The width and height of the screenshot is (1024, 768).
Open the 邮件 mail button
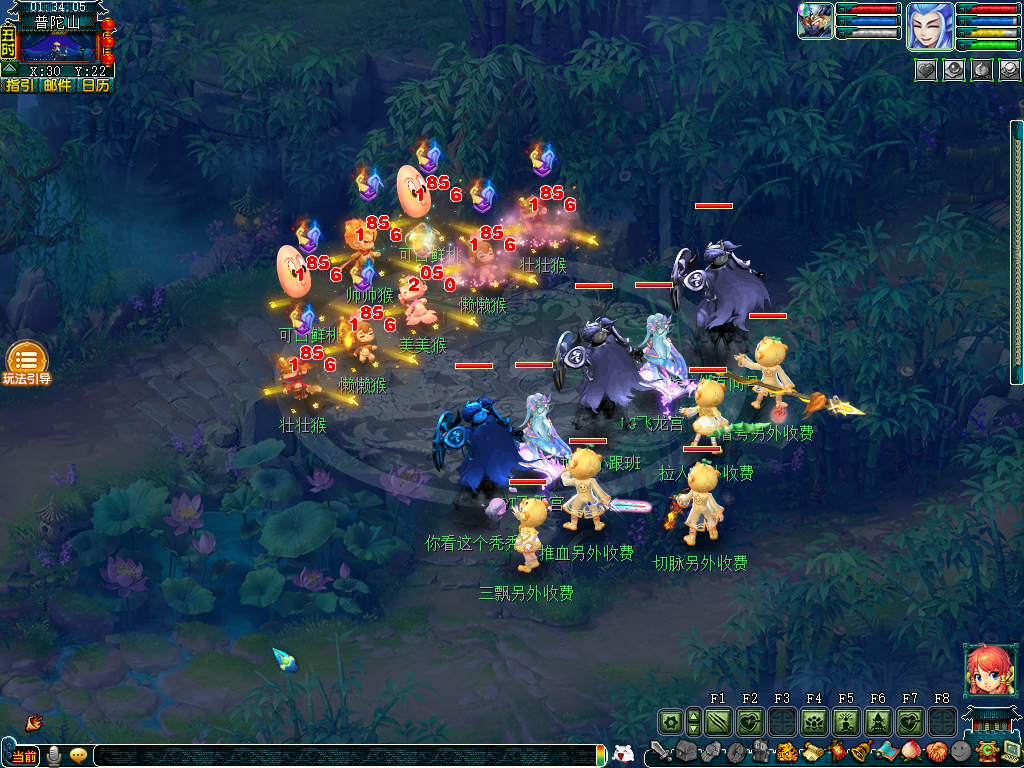pos(57,85)
